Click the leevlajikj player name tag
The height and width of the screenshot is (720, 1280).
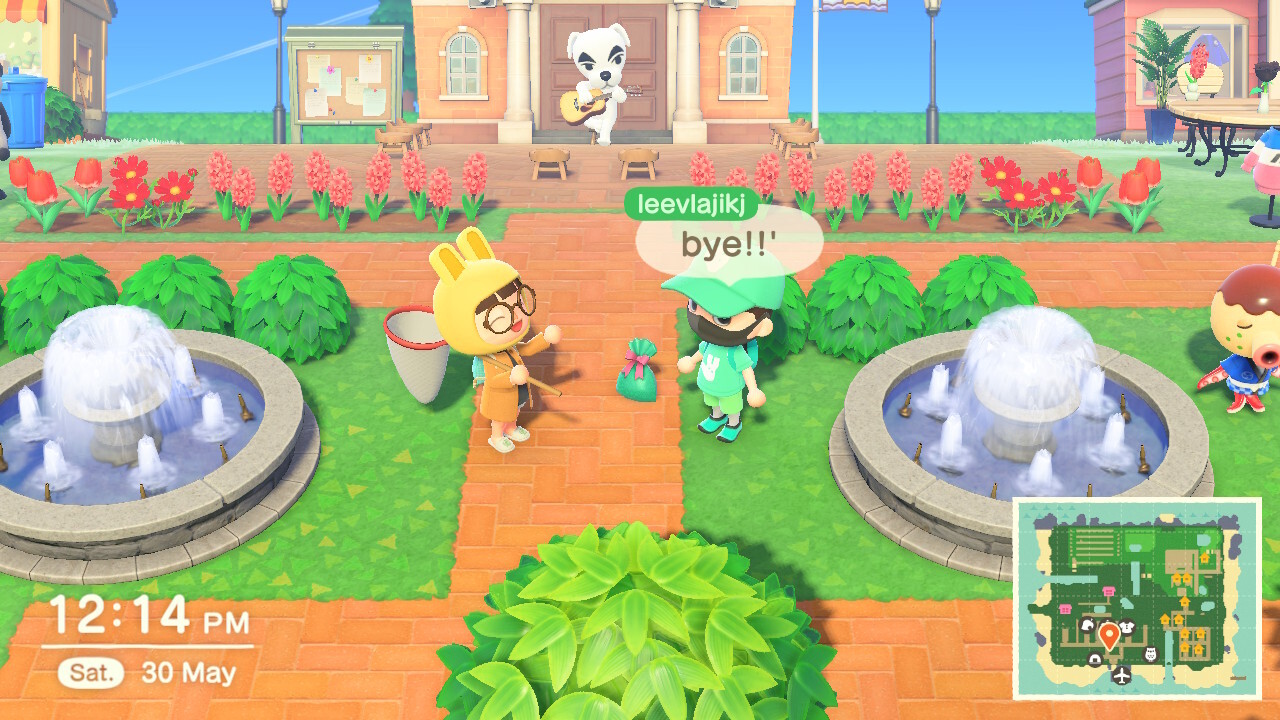691,203
